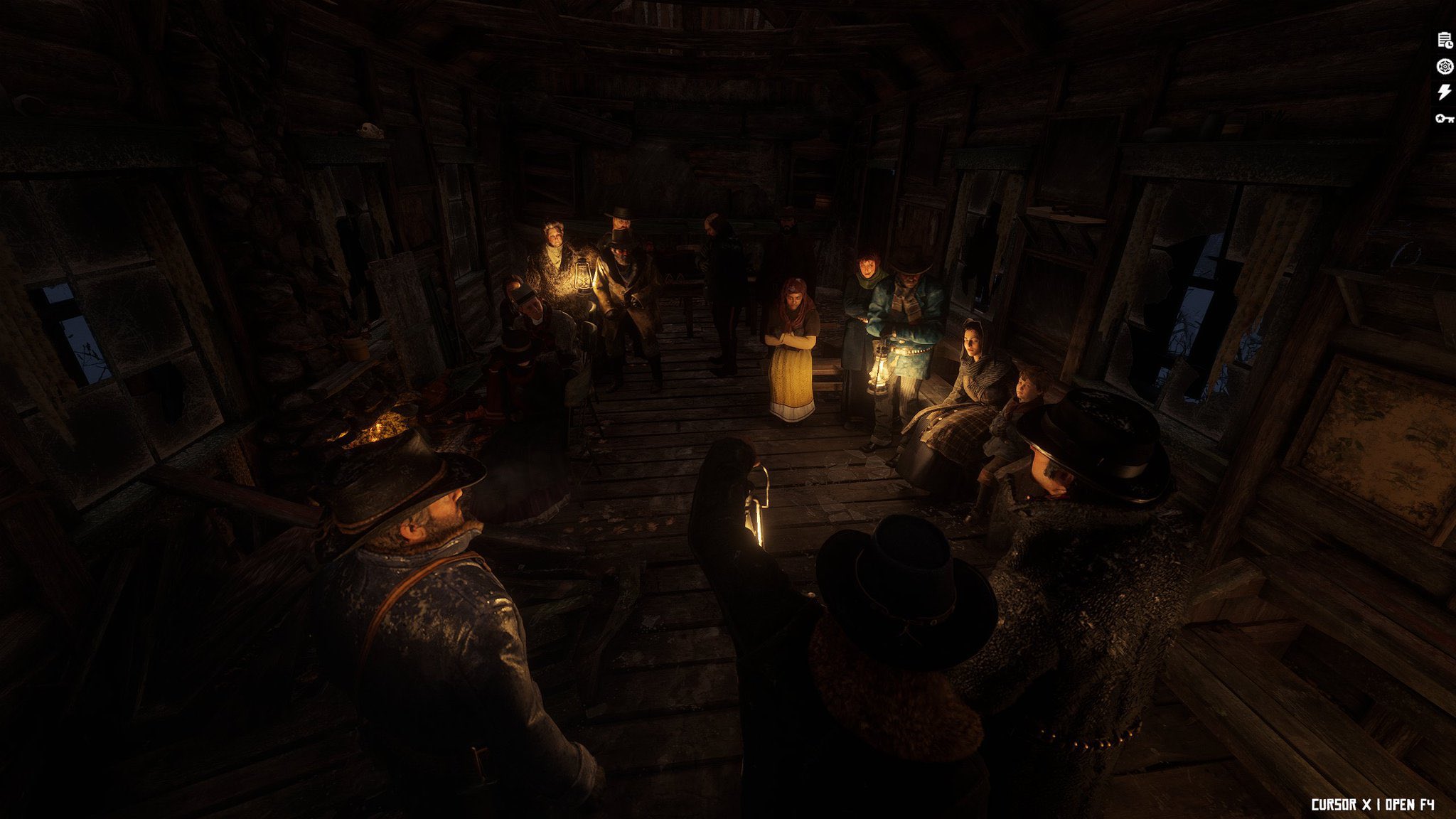Activate the lightning bolt icon

(x=1445, y=92)
